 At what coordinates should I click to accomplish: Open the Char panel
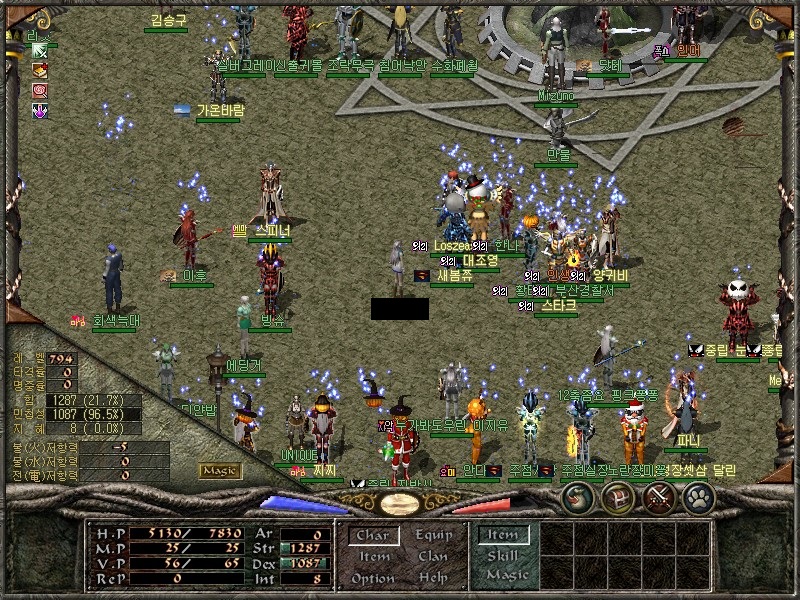pos(372,536)
